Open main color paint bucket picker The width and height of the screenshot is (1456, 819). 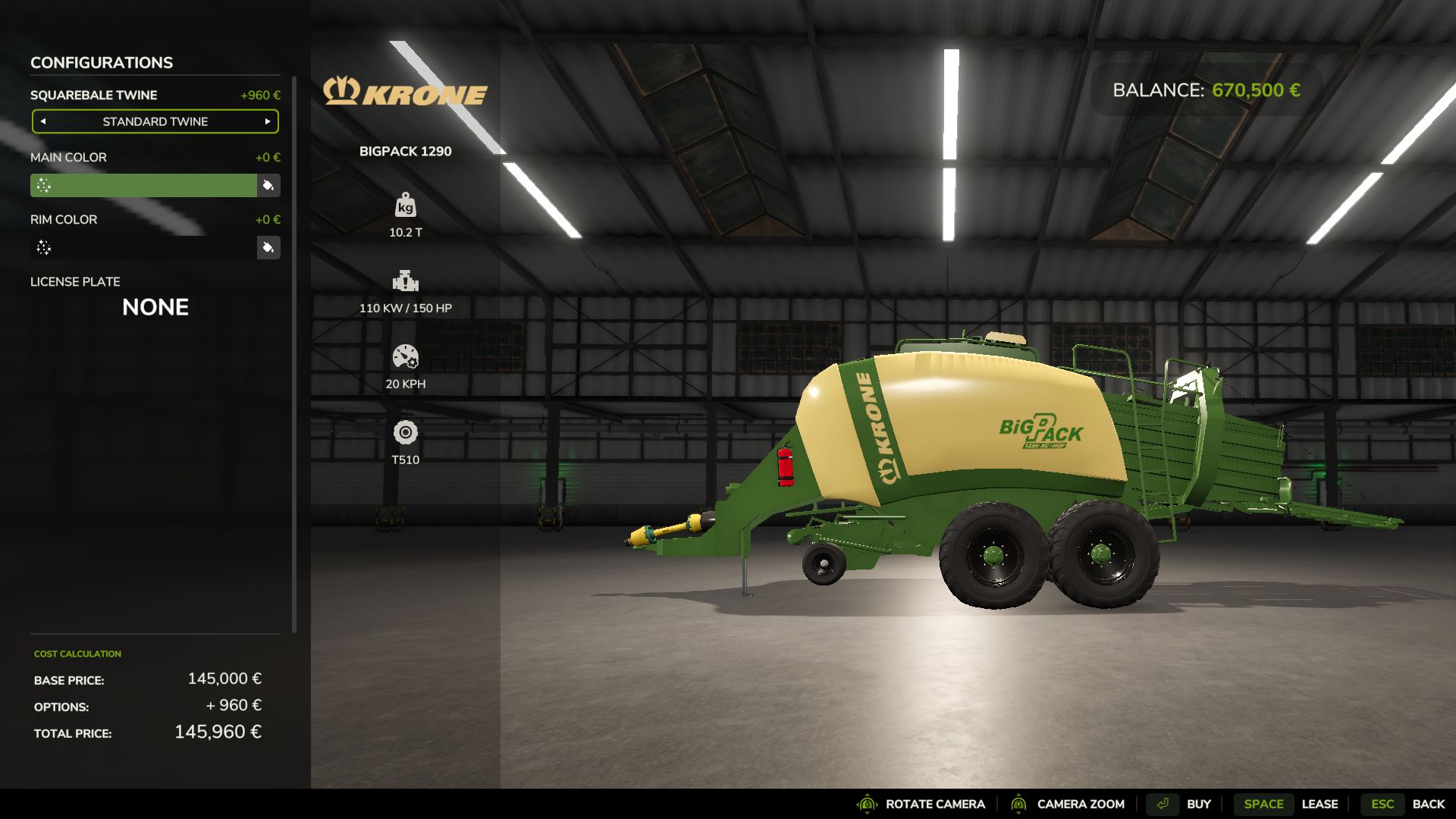pos(268,186)
